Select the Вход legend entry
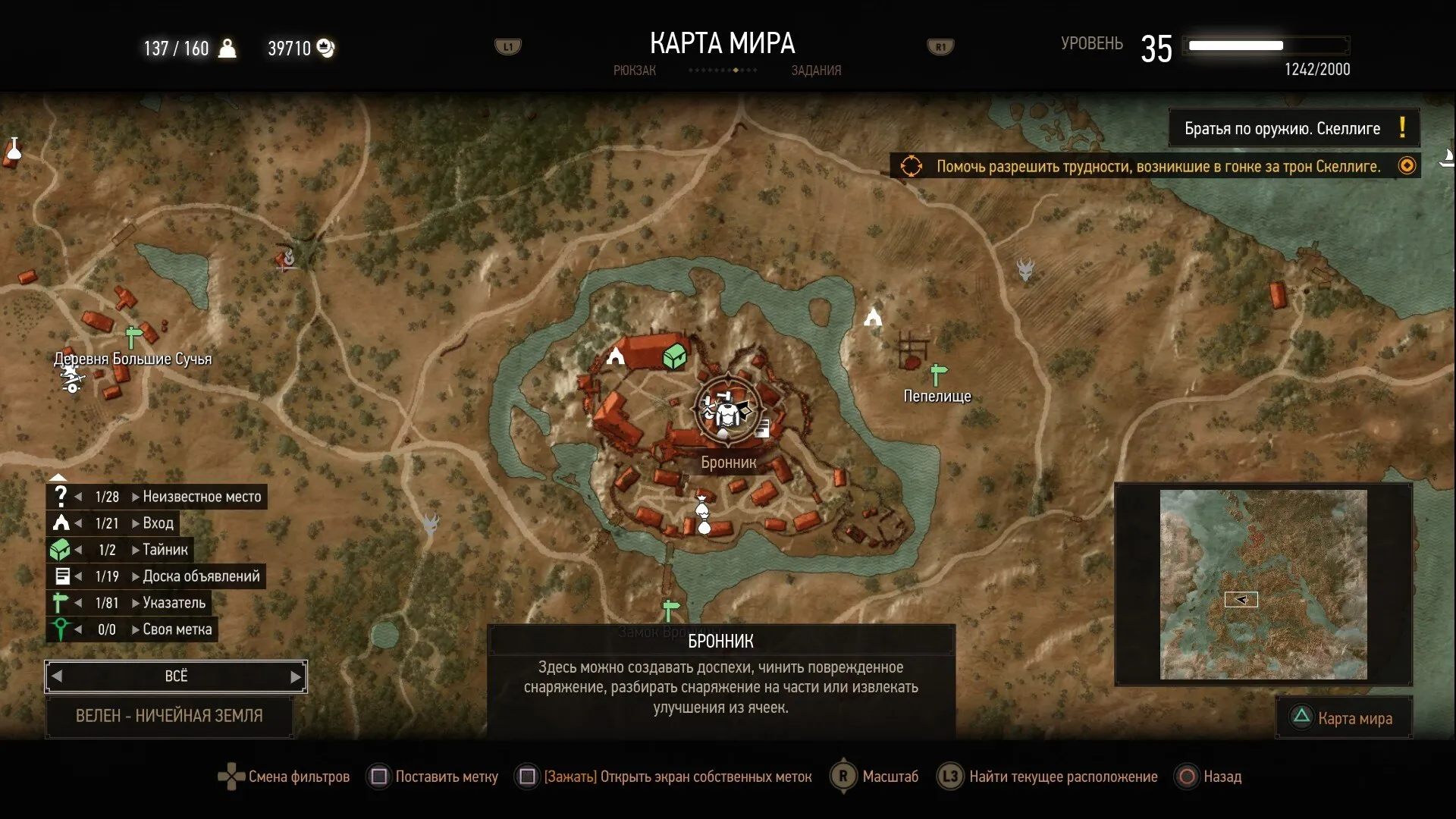The width and height of the screenshot is (1456, 819). pyautogui.click(x=158, y=523)
